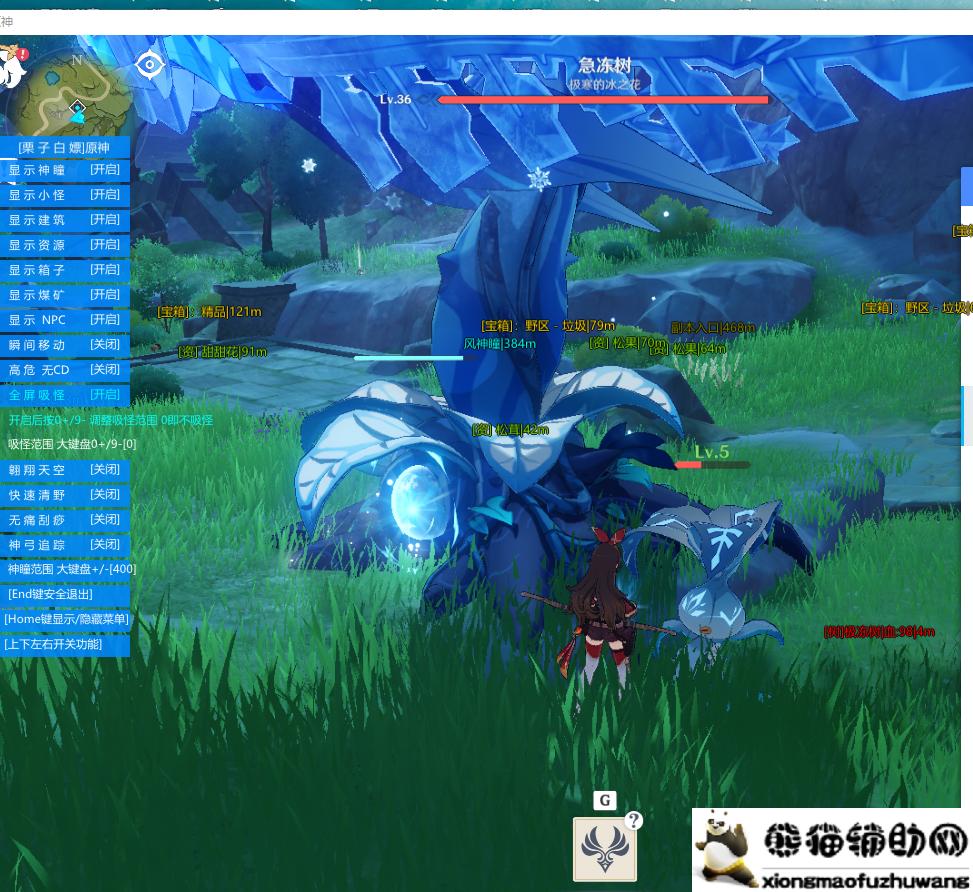Toggle the 显示箱子 option

click(65, 270)
